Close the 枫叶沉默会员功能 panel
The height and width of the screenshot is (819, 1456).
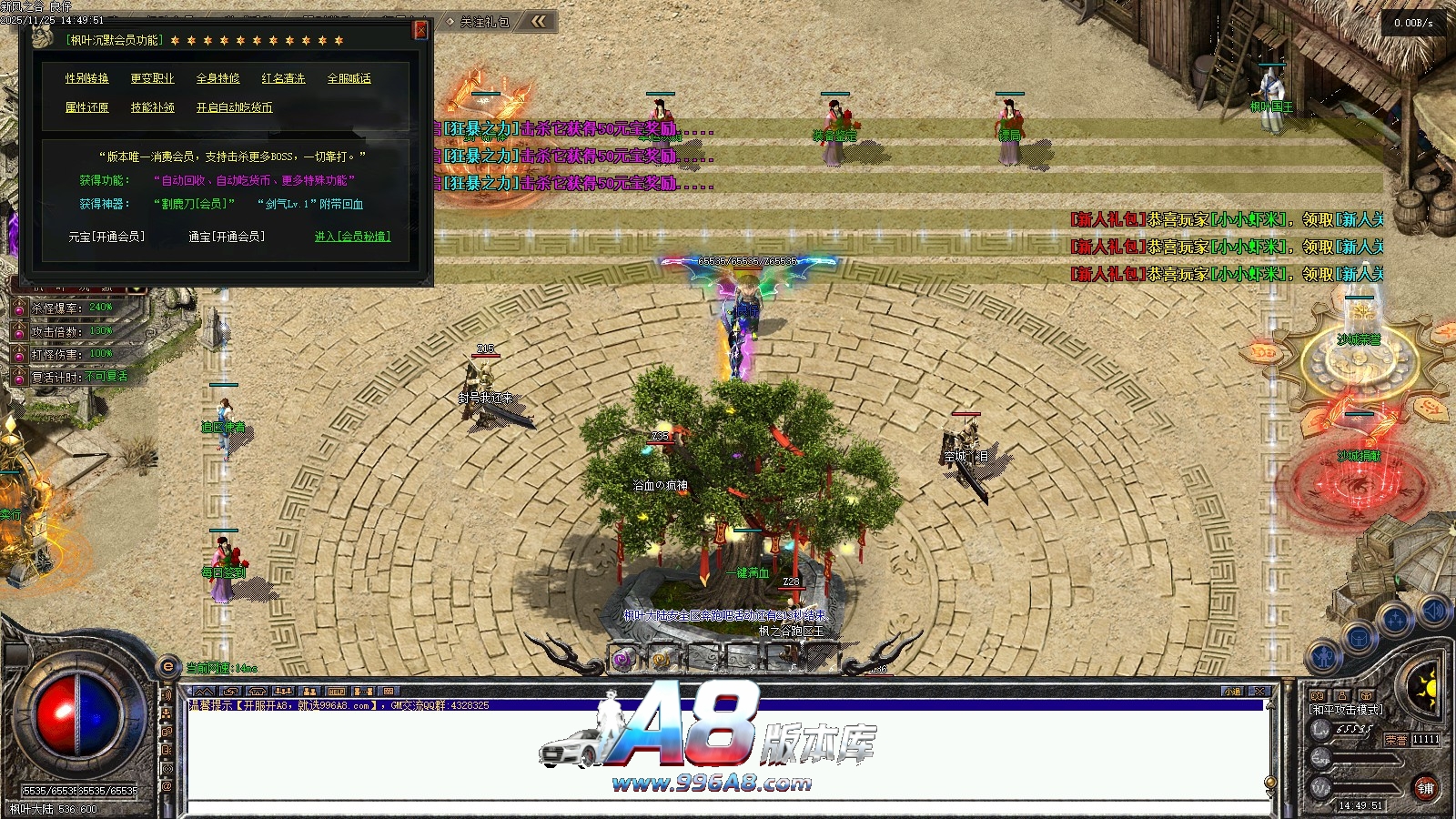click(x=420, y=29)
